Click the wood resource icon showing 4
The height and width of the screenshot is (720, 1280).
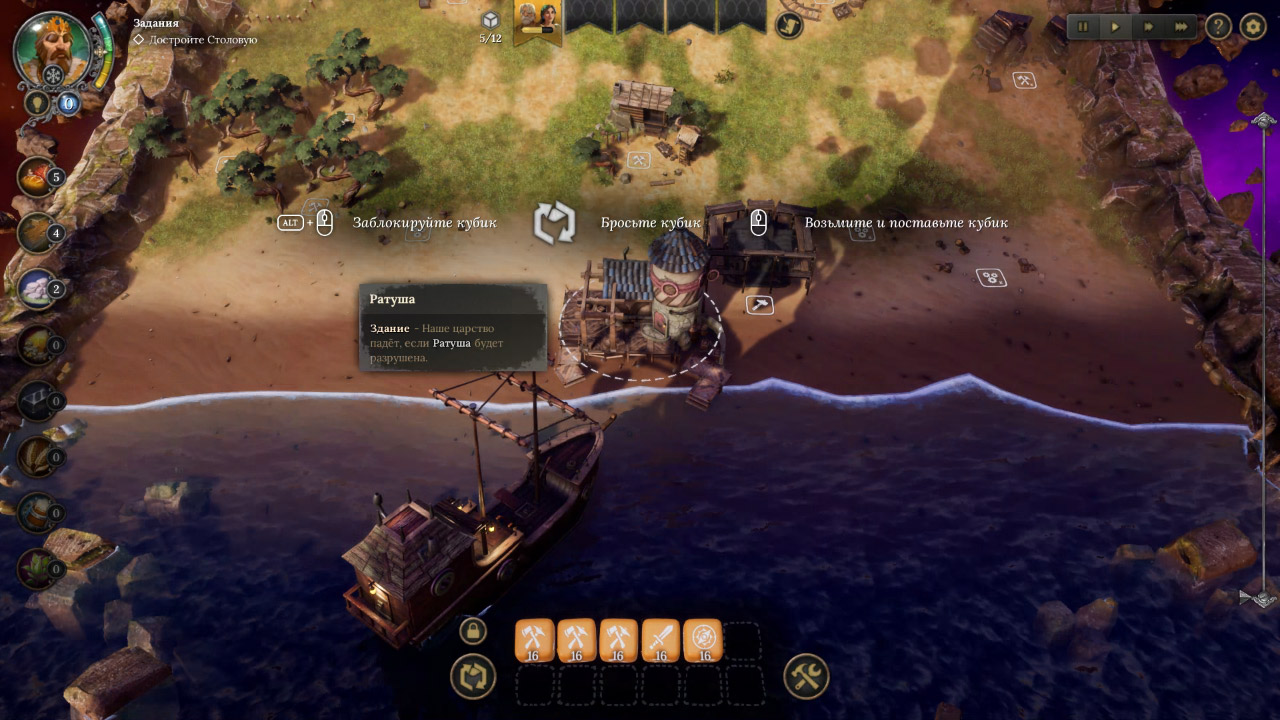coord(37,233)
